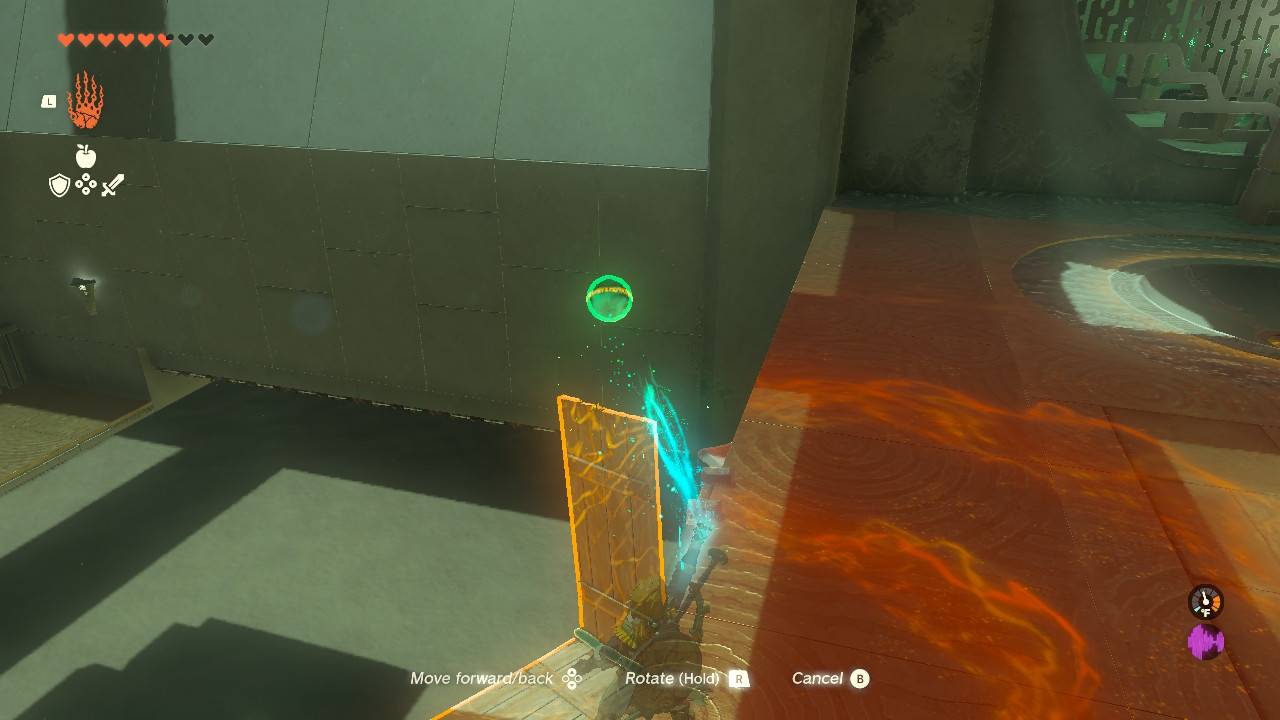The width and height of the screenshot is (1280, 720).
Task: Open the temperature gauge dial
Action: coord(1205,602)
